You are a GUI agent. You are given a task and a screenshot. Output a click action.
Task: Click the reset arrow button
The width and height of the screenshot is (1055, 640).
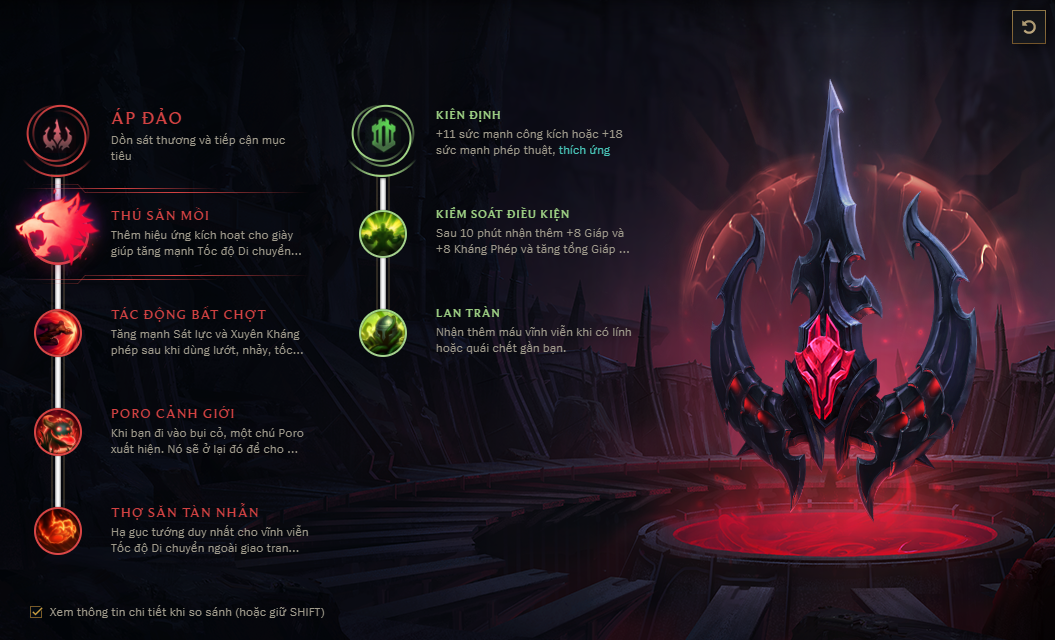pos(1029,27)
